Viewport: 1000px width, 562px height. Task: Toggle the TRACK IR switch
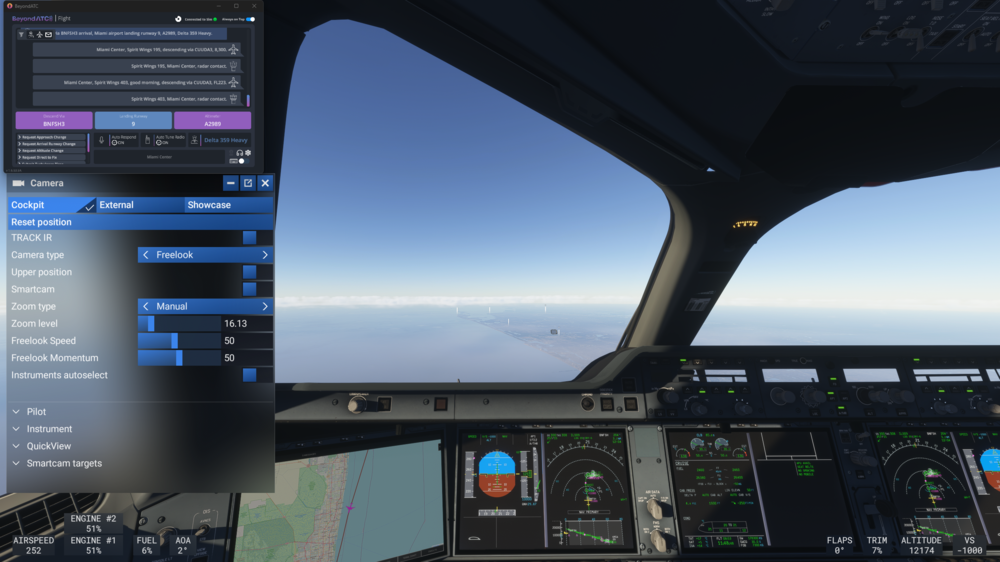click(249, 238)
